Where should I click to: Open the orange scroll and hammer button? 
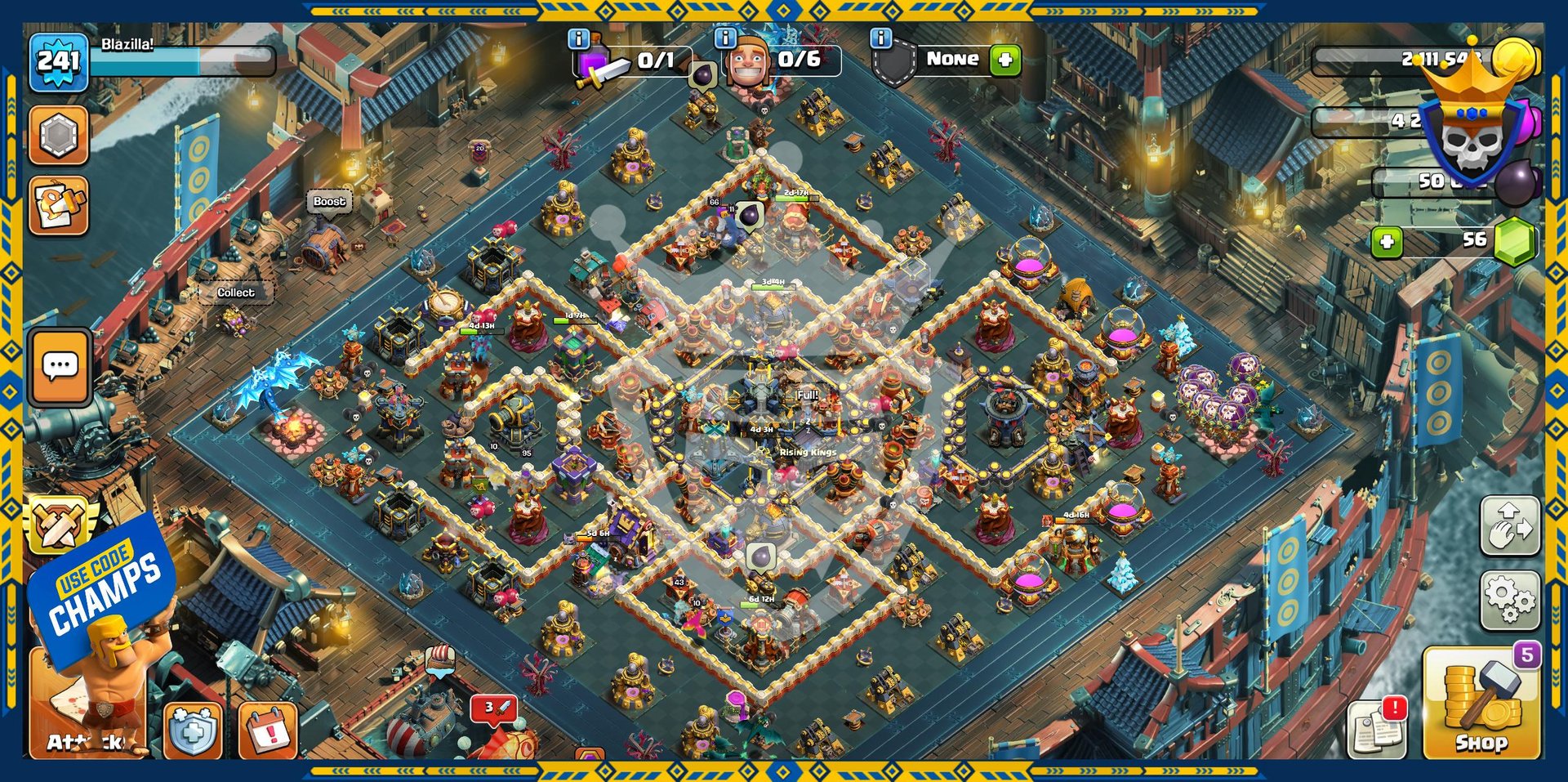pos(58,206)
